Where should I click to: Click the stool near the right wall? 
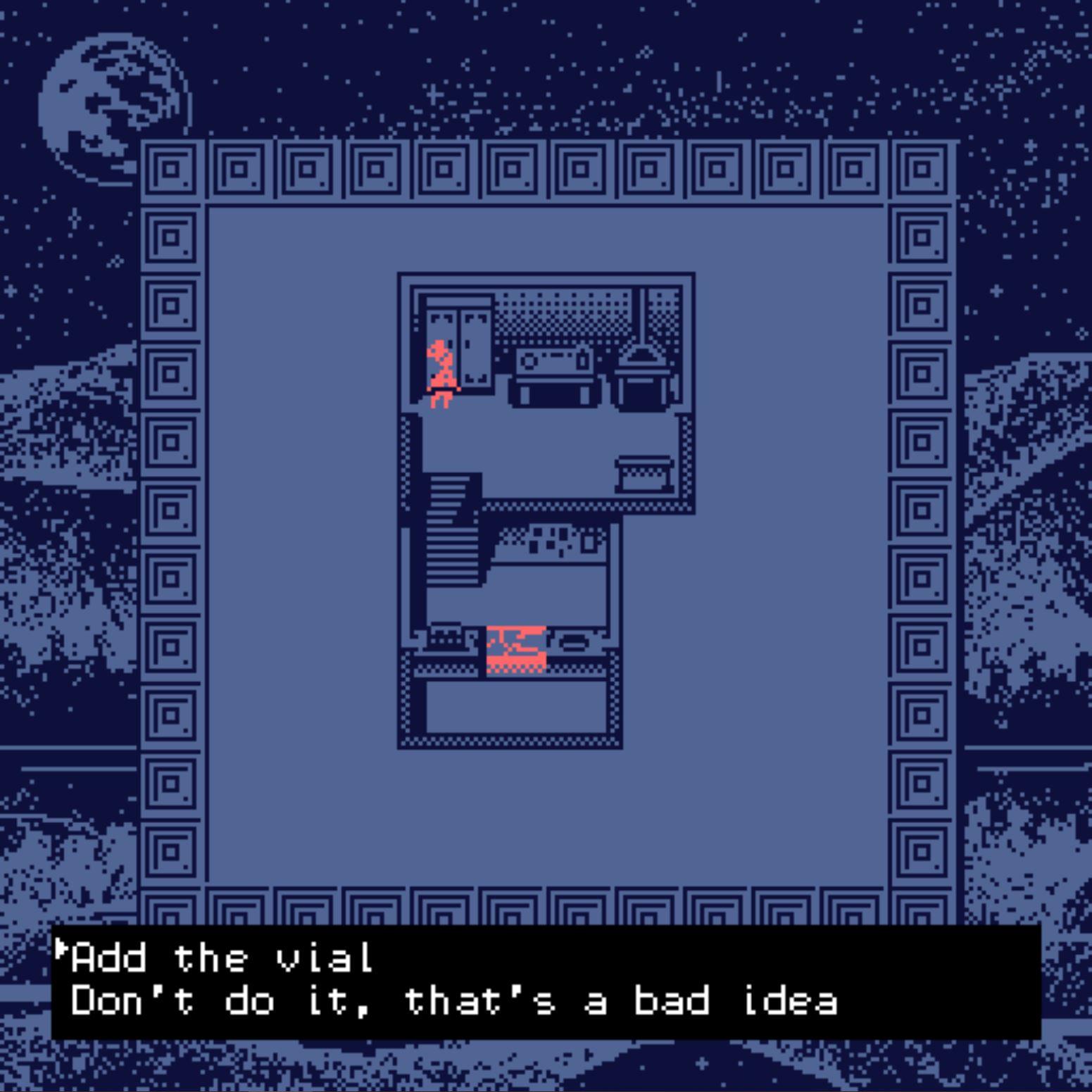click(x=644, y=472)
